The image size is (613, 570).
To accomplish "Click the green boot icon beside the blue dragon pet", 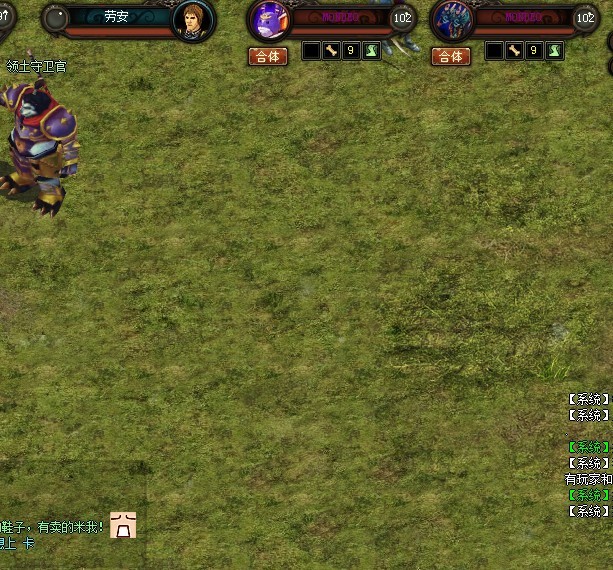I will pos(554,51).
